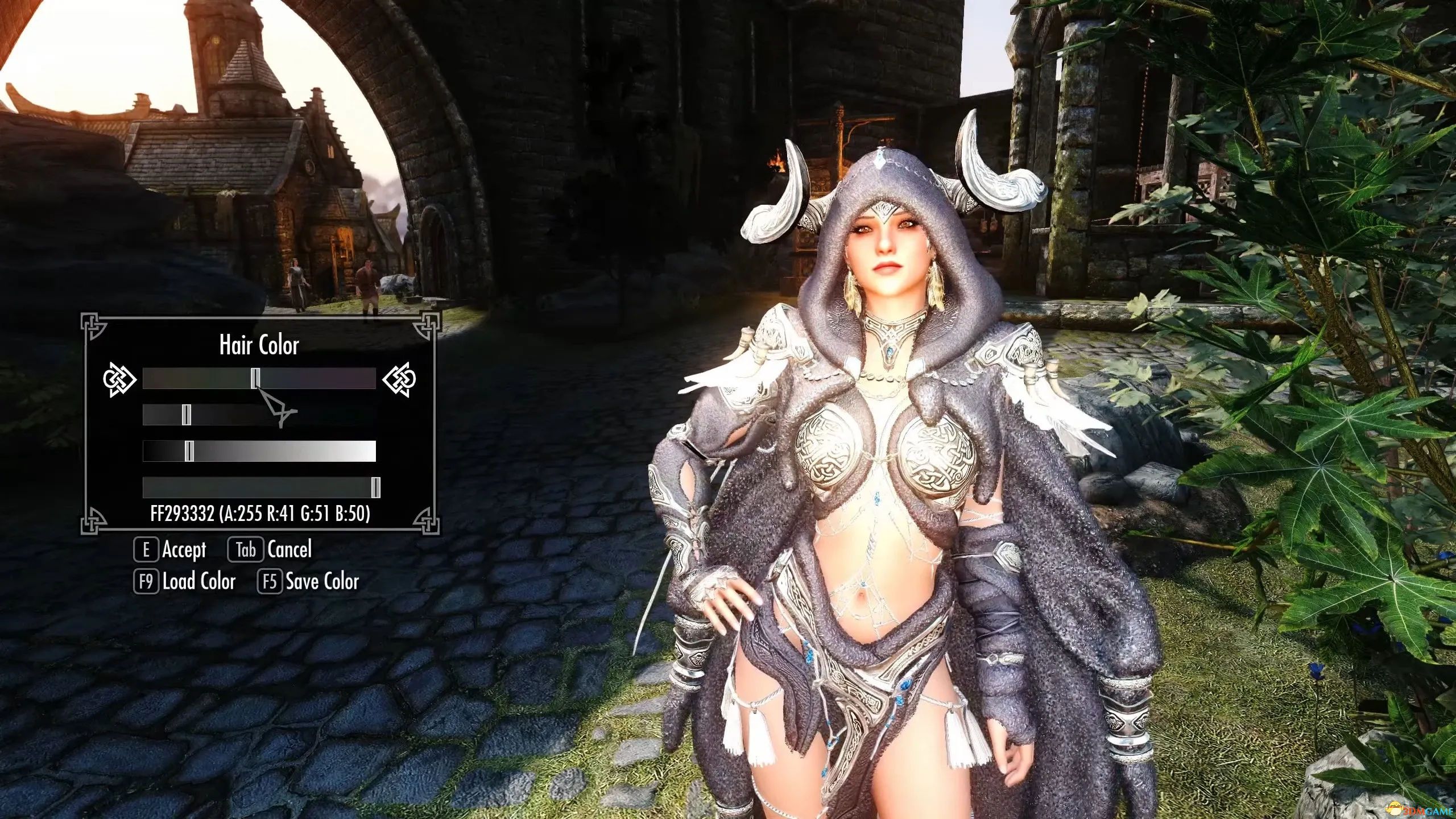
Task: Accept the chosen hair color
Action: (x=171, y=550)
